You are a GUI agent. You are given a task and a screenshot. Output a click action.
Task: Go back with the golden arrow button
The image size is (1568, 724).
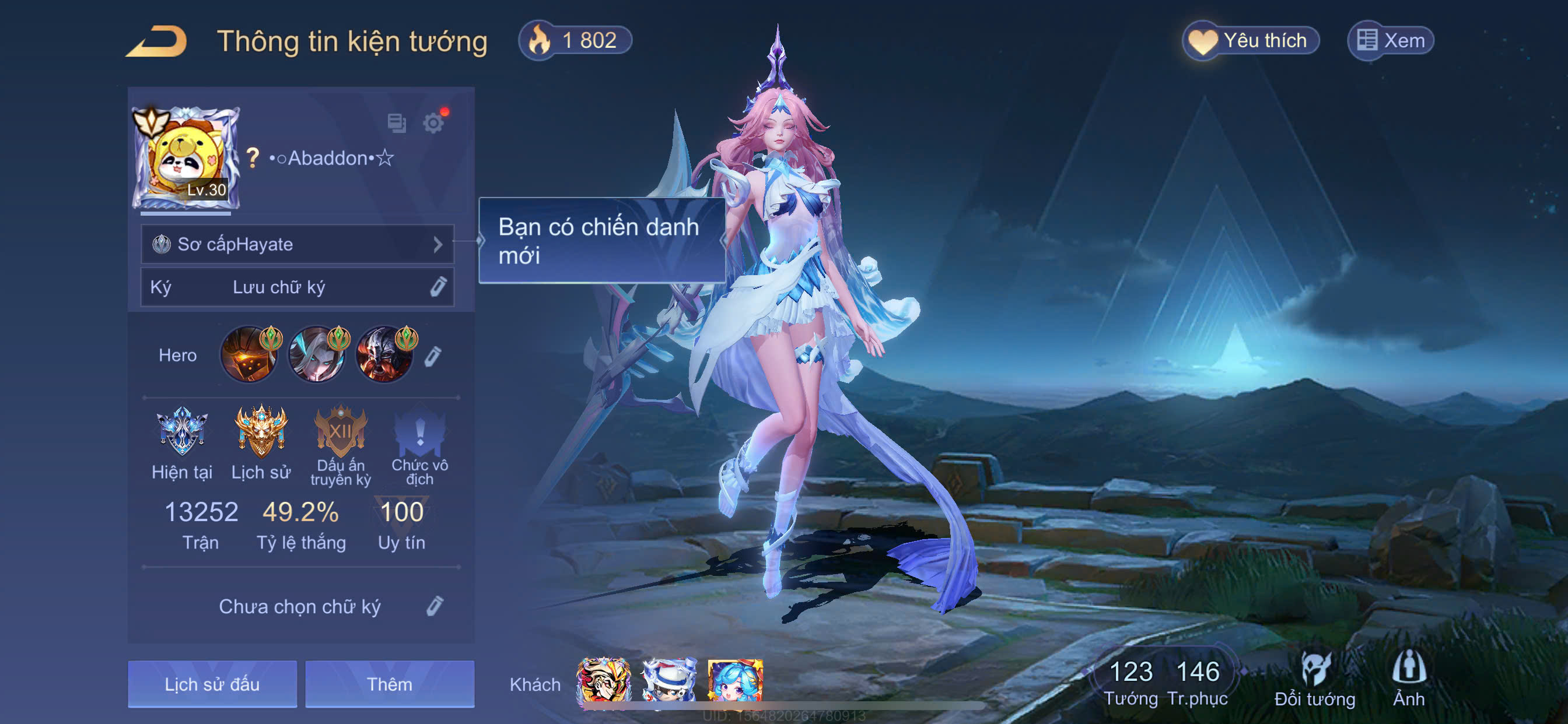[157, 41]
